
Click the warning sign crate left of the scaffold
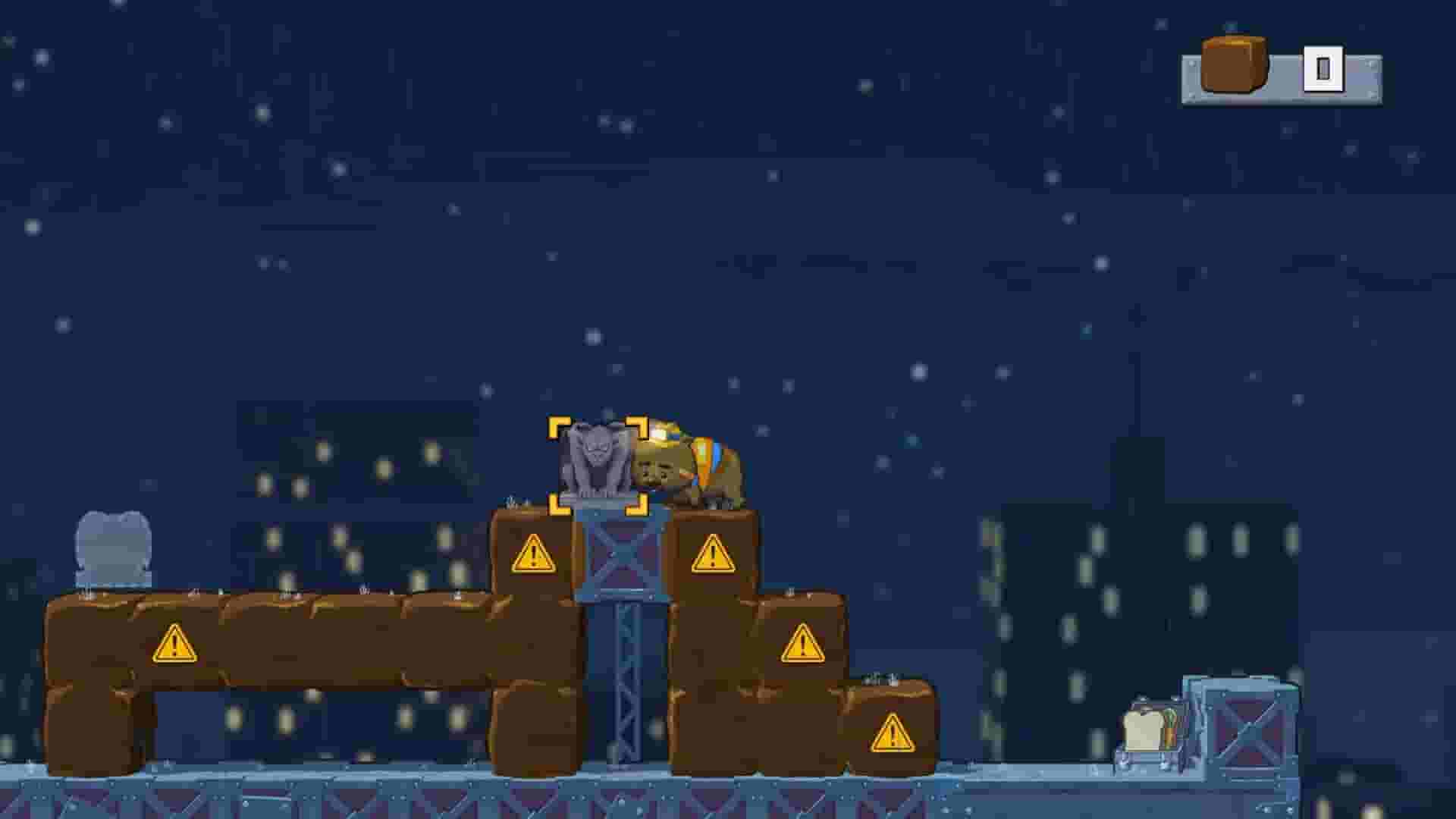pyautogui.click(x=535, y=557)
